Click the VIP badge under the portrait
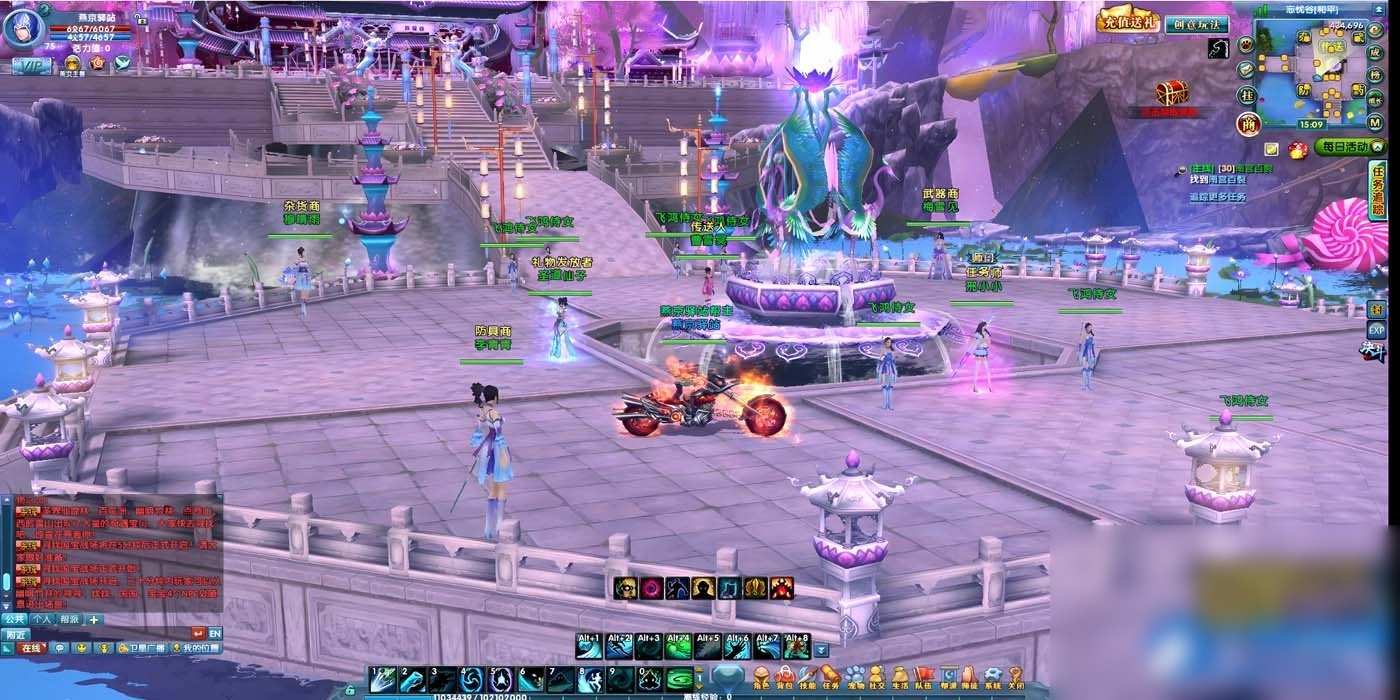 (x=31, y=65)
